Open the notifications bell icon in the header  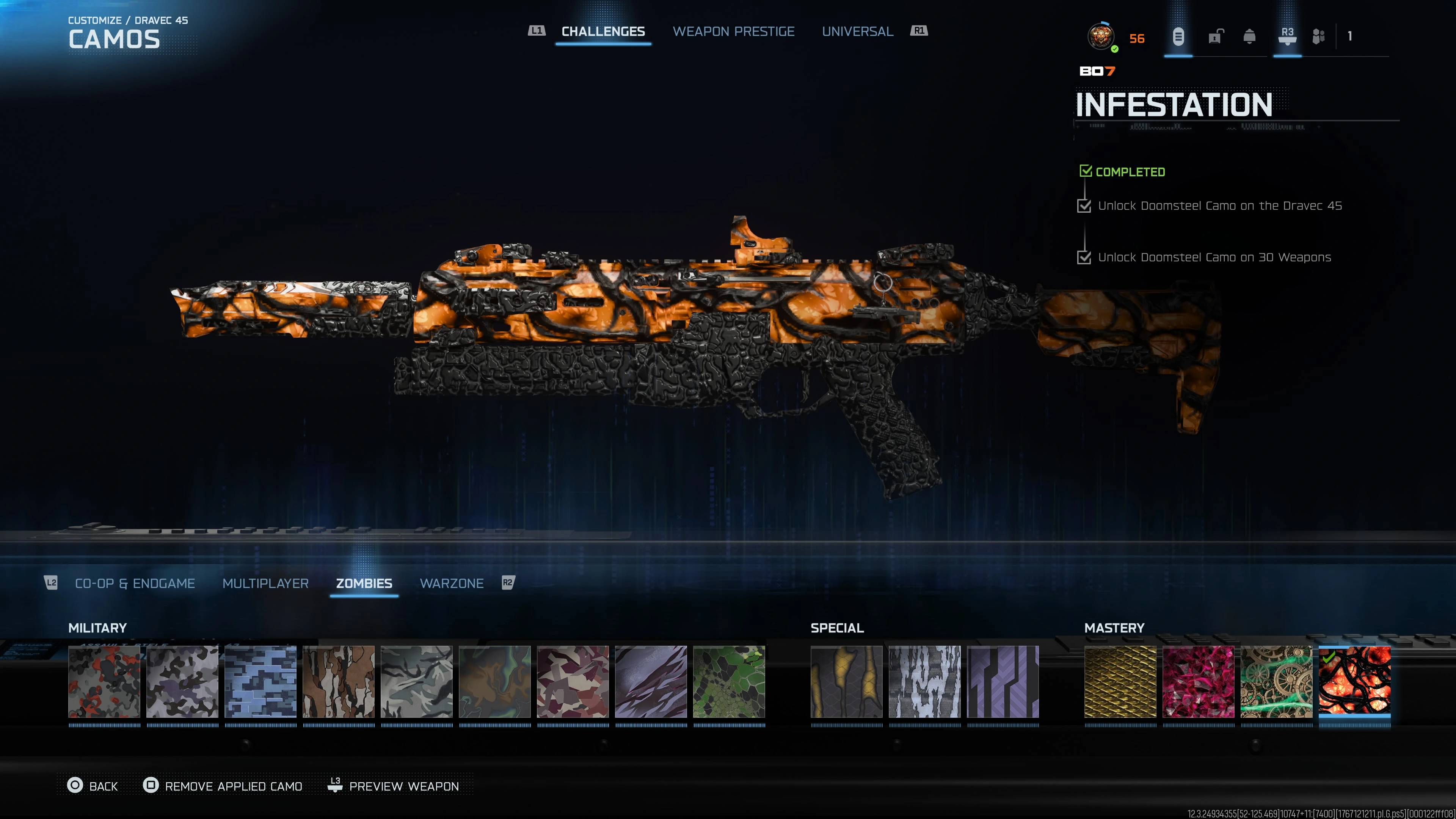[1250, 37]
